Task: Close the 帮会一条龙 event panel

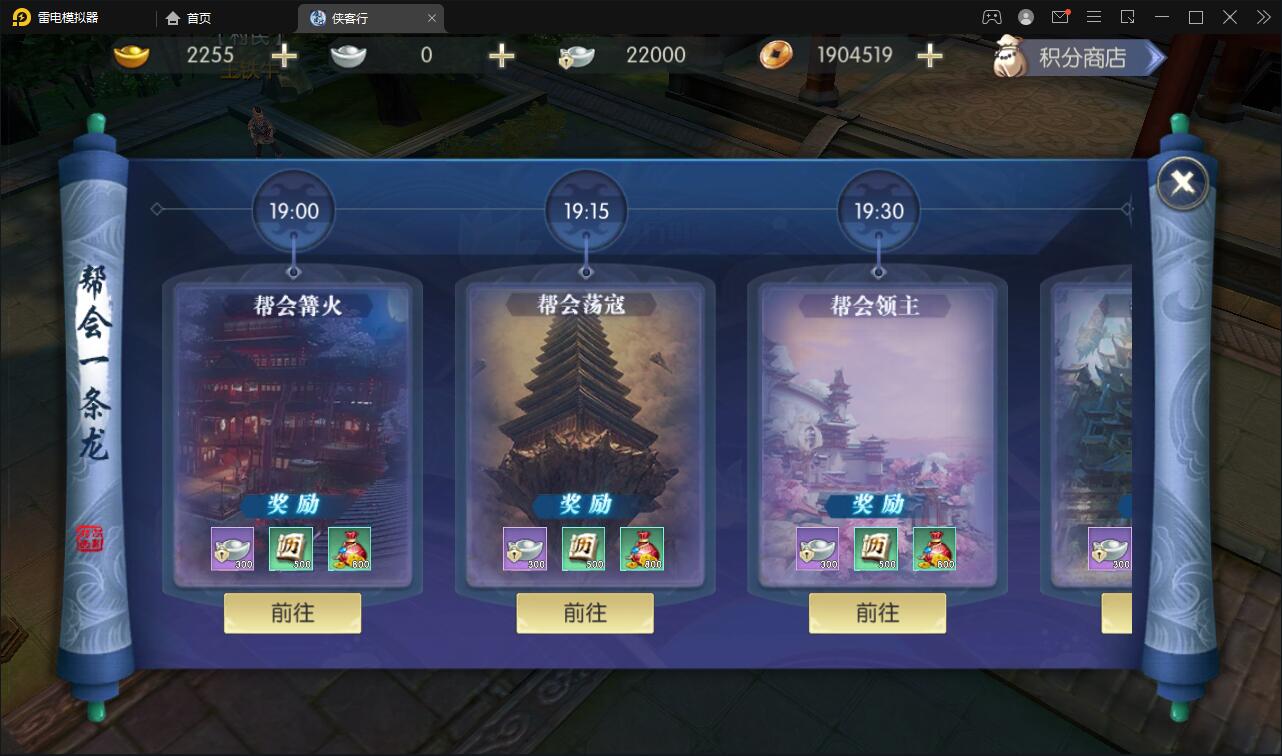Action: [1182, 182]
